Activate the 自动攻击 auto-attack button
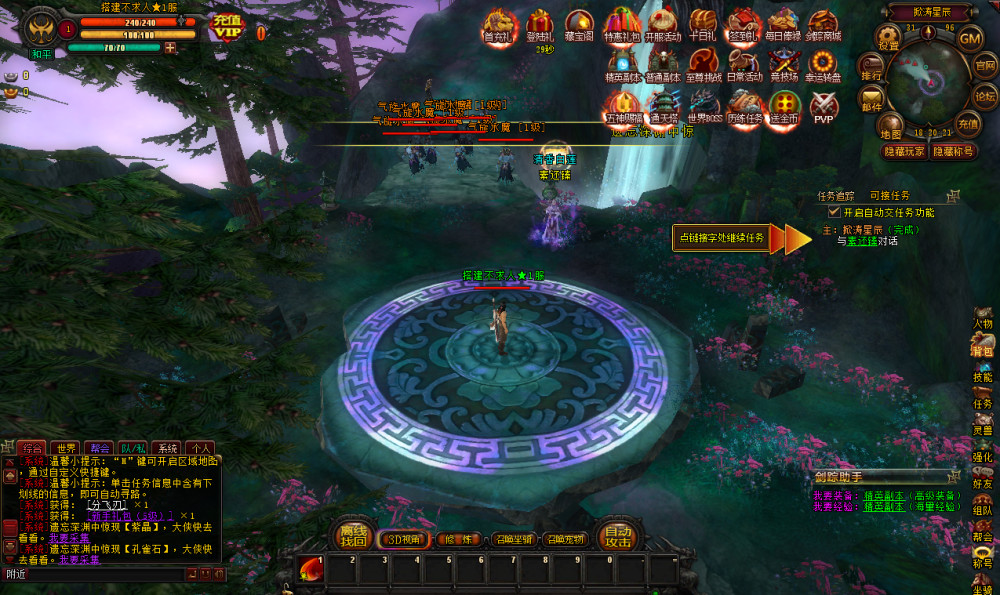 tap(618, 537)
